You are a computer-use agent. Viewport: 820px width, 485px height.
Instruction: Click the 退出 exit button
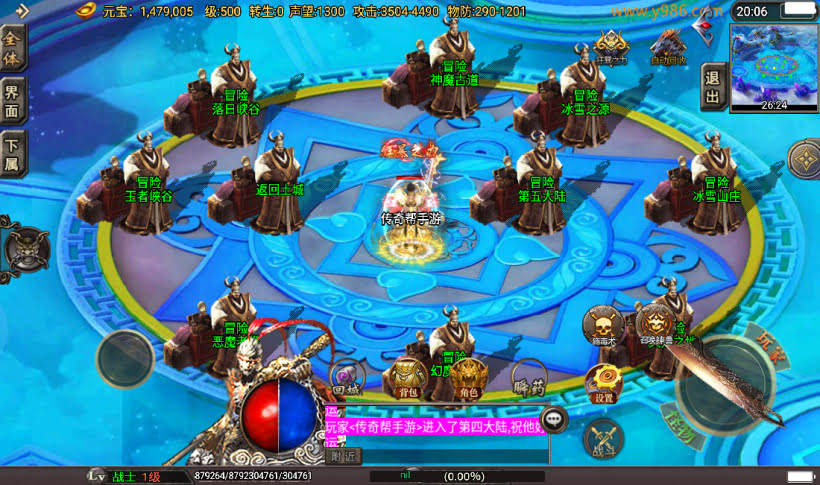(712, 86)
